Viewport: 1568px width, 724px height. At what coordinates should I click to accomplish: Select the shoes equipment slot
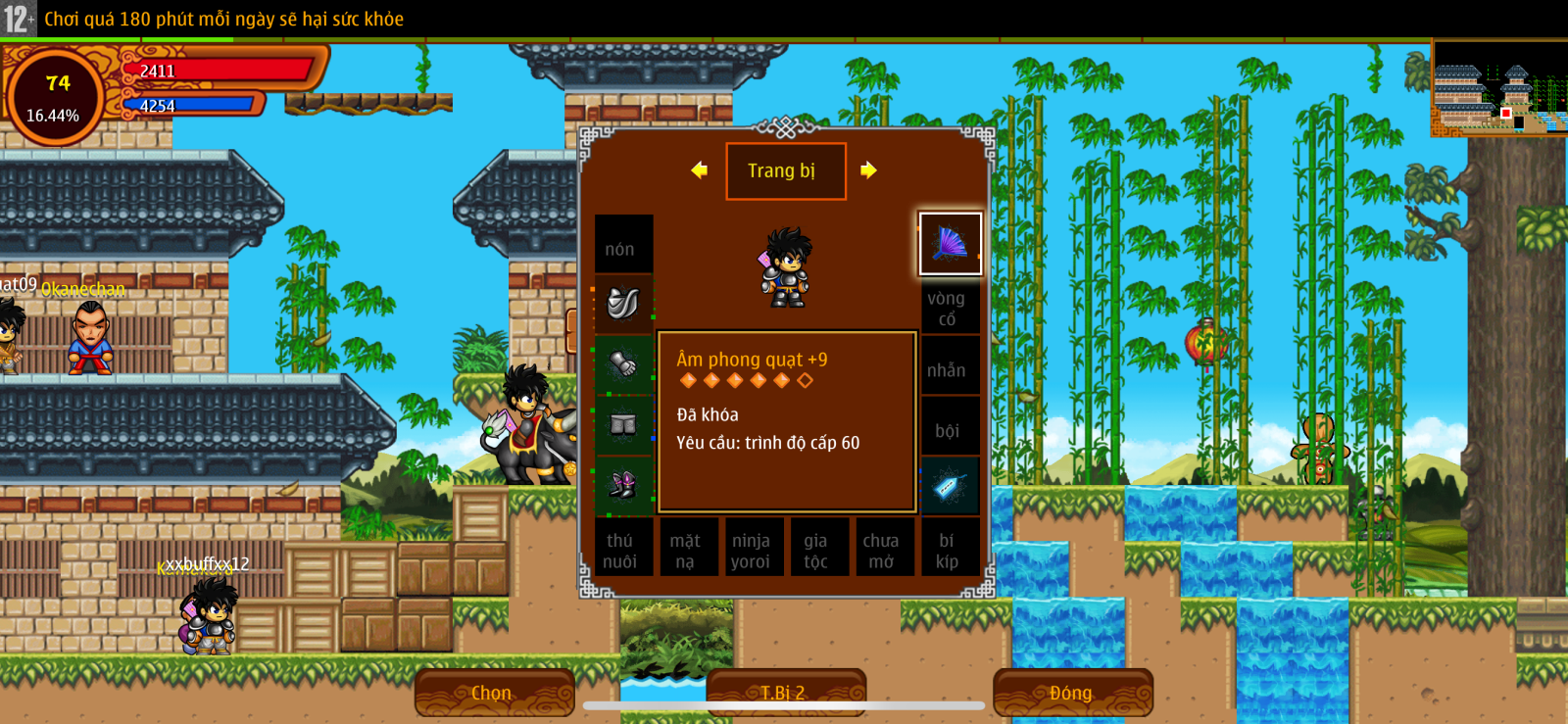[623, 485]
